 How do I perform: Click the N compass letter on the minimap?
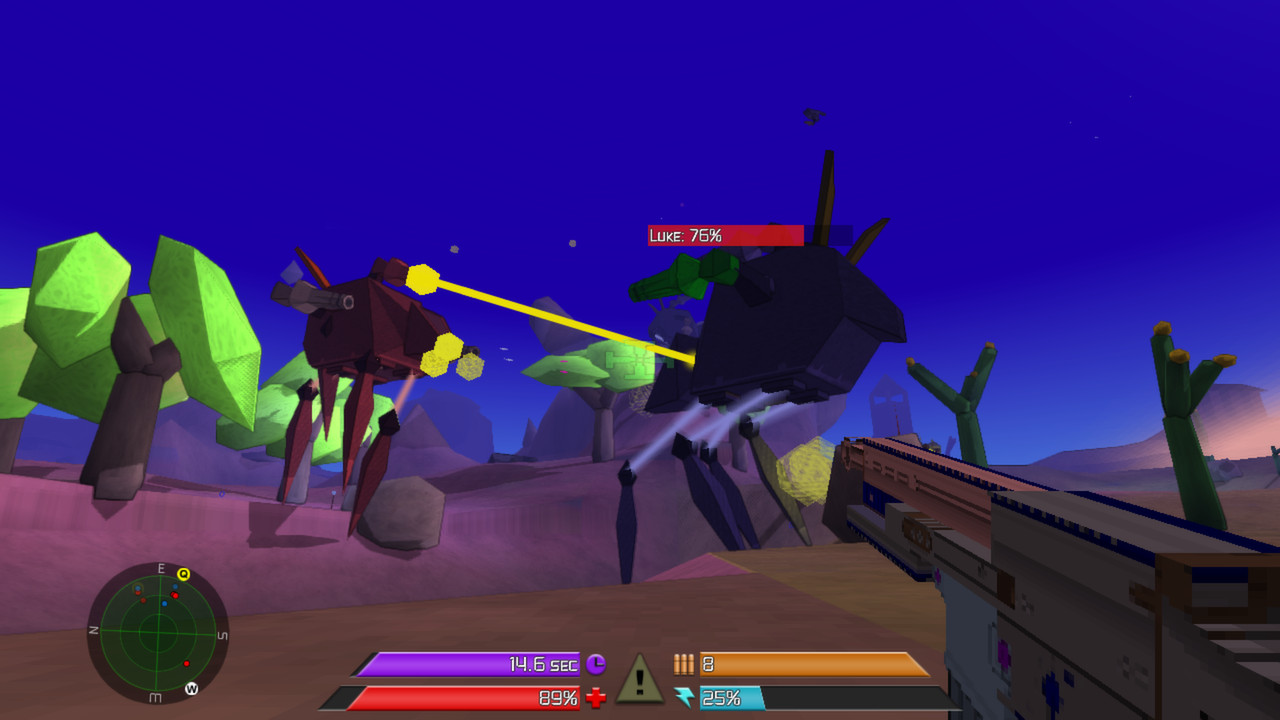[95, 630]
